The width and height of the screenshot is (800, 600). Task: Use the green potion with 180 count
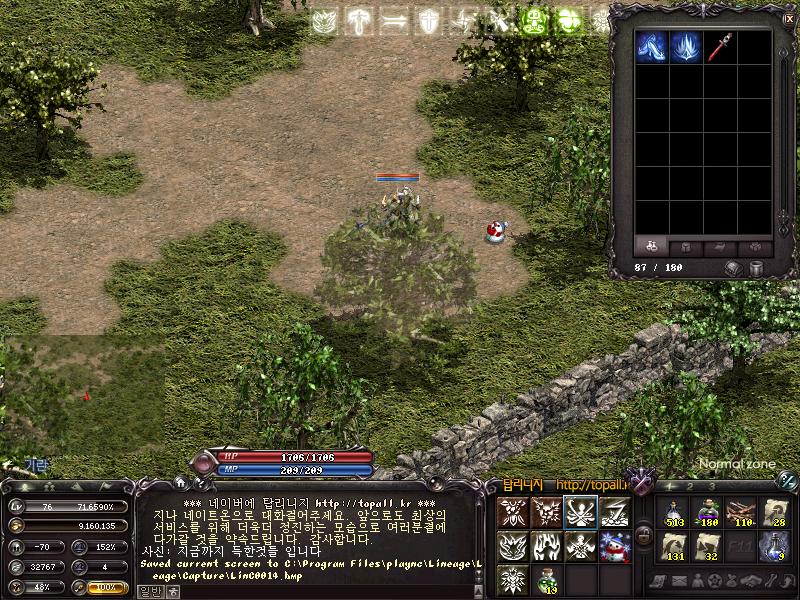[x=707, y=512]
